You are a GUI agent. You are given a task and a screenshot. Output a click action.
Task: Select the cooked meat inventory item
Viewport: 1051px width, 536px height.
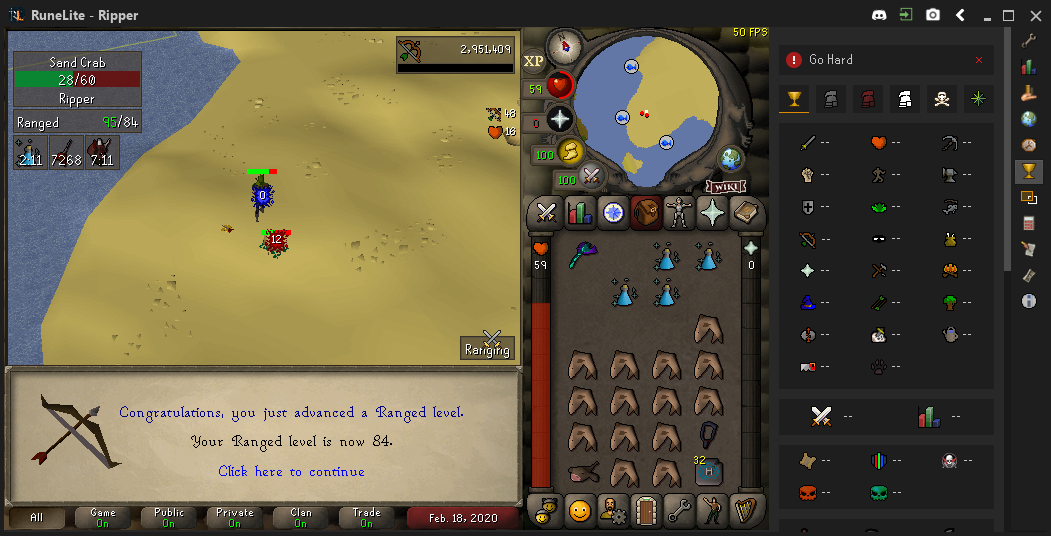pos(582,472)
